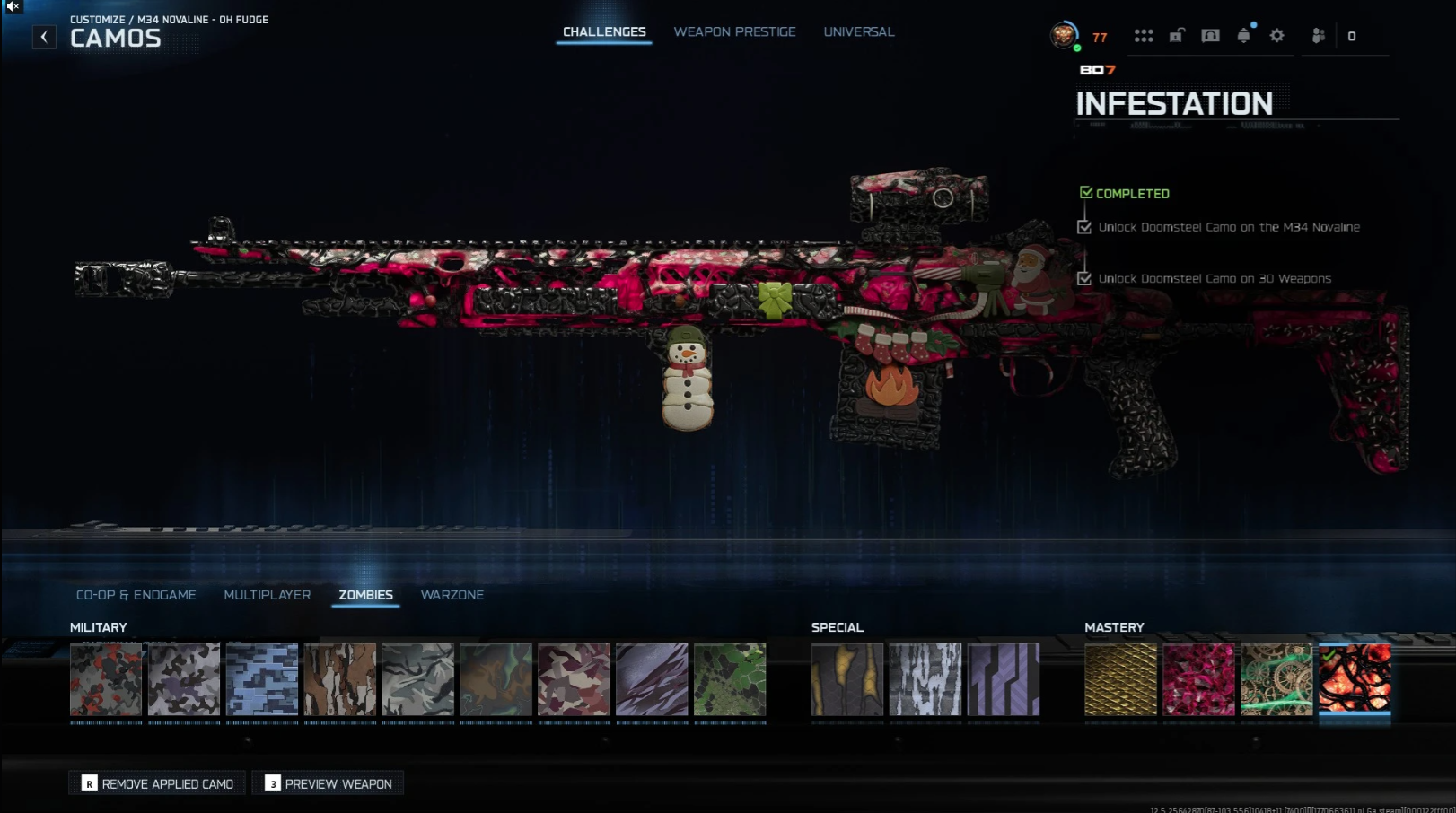Choose the yellow and black special camo

coord(847,679)
